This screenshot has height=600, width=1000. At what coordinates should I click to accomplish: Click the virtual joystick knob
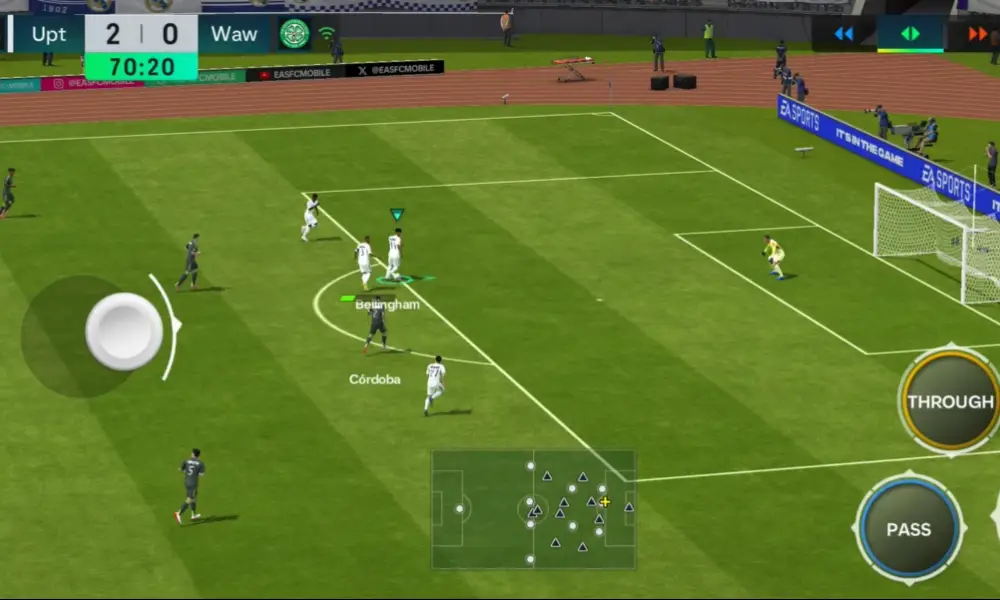pyautogui.click(x=124, y=331)
